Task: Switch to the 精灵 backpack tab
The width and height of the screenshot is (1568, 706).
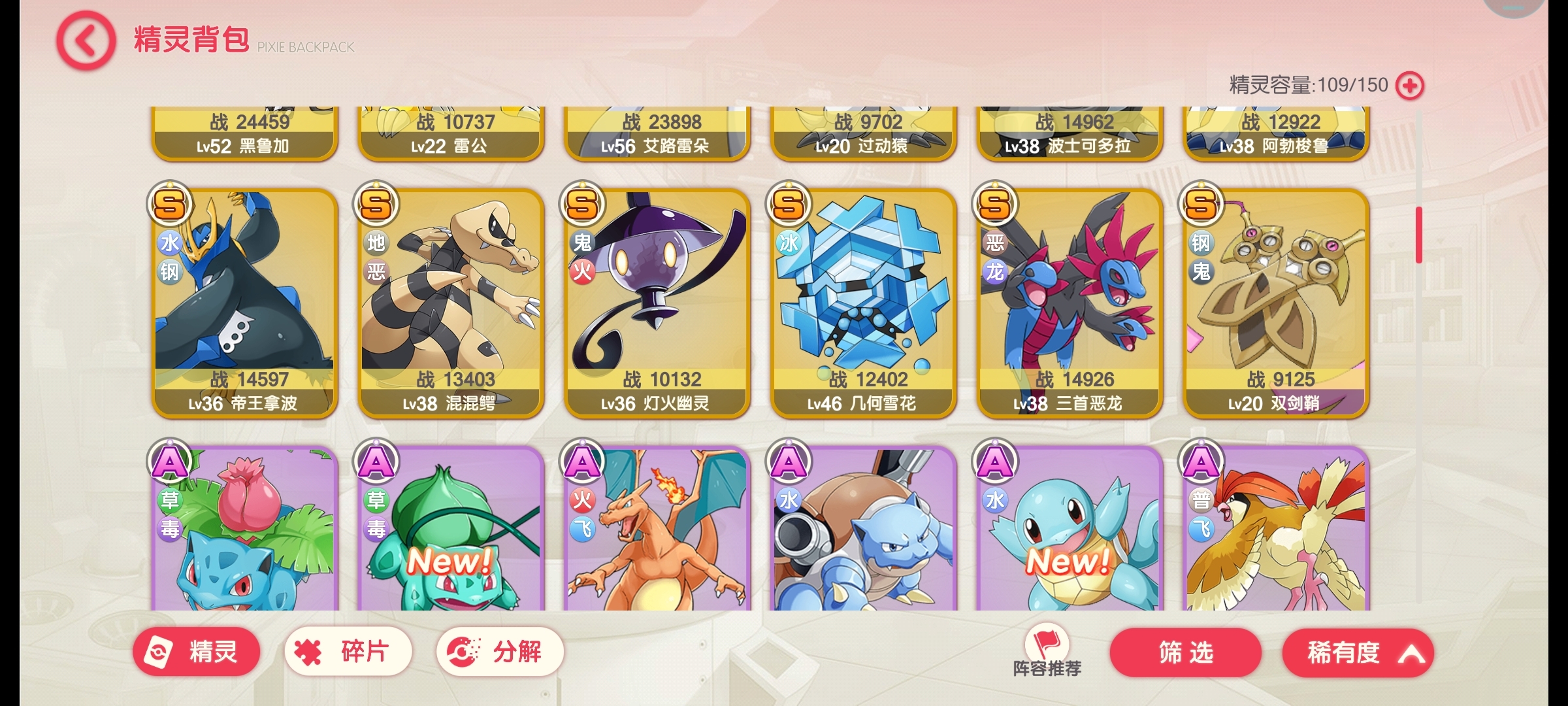Action: [x=196, y=651]
